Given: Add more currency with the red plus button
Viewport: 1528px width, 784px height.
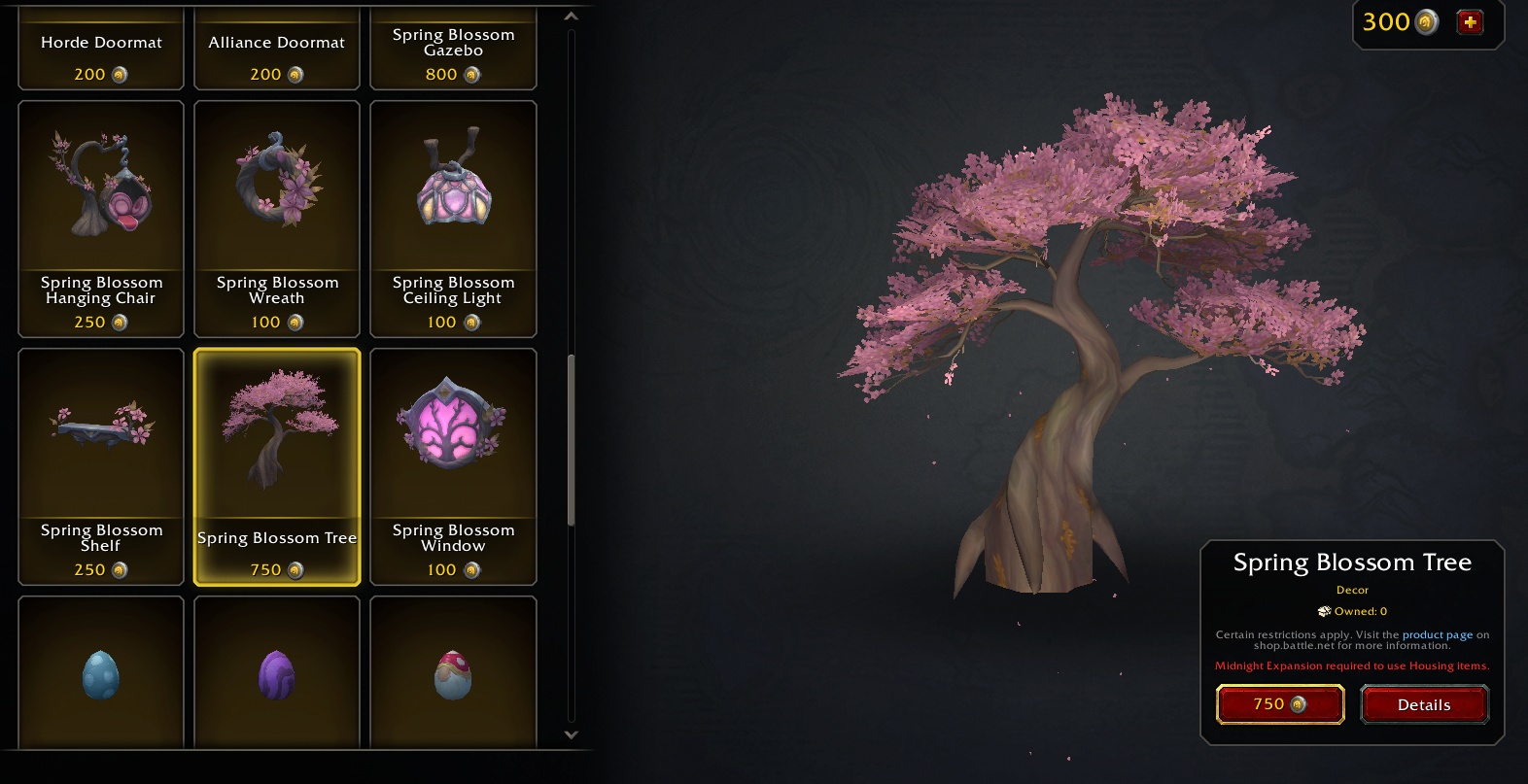Looking at the screenshot, I should pos(1470,22).
